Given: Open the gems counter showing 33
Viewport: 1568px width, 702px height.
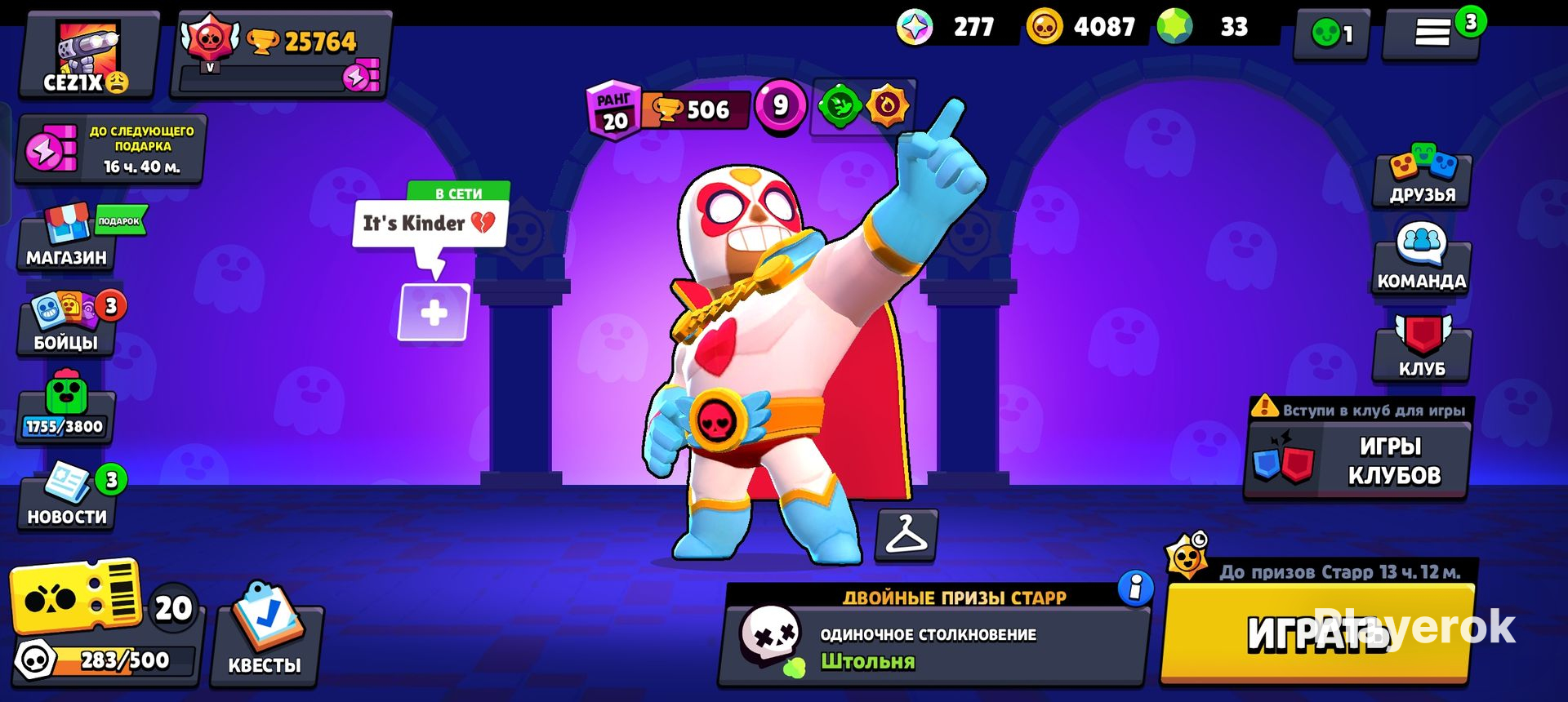Looking at the screenshot, I should (x=1200, y=27).
